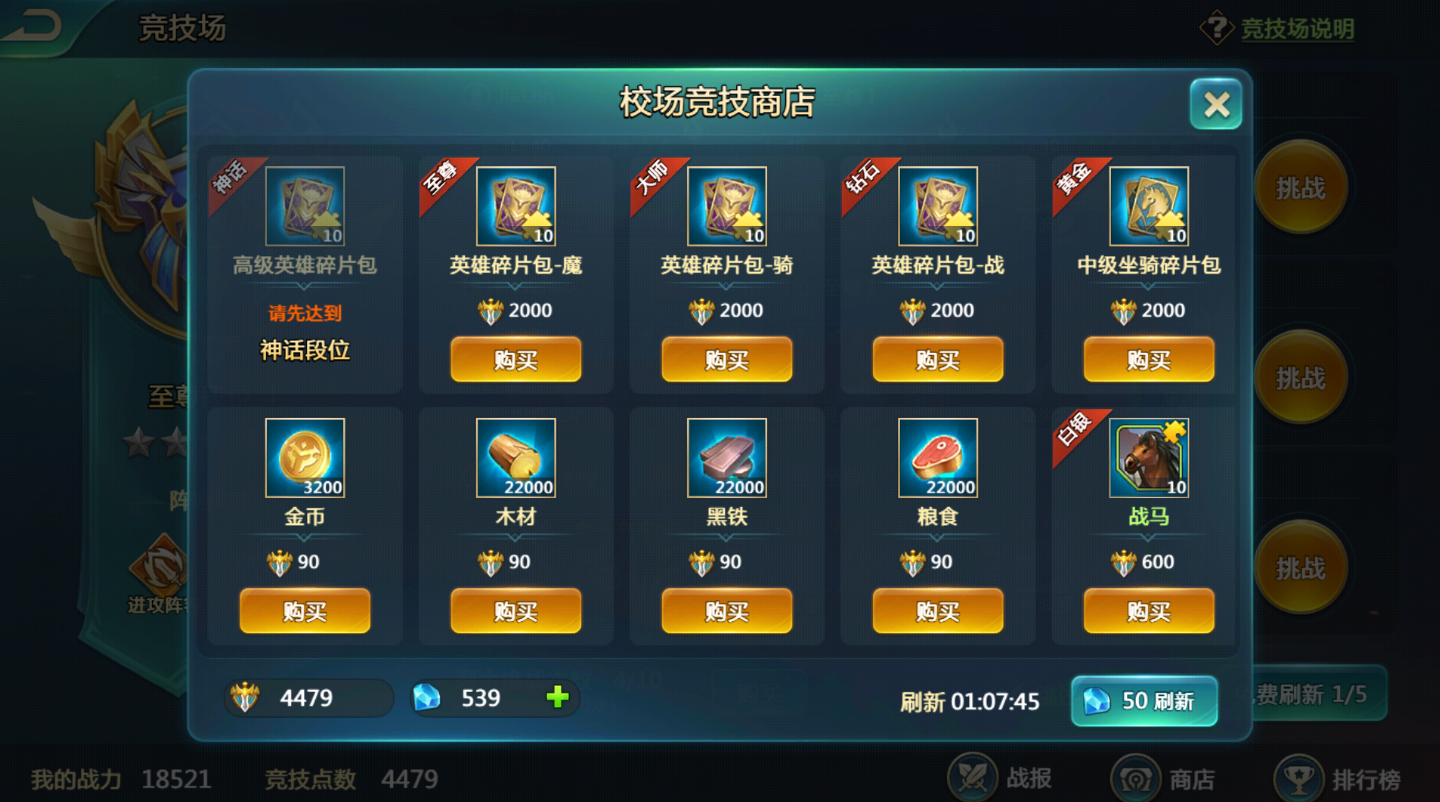Image resolution: width=1440 pixels, height=802 pixels.
Task: Inspect the 黑铁 iron anvil icon
Action: coord(727,458)
